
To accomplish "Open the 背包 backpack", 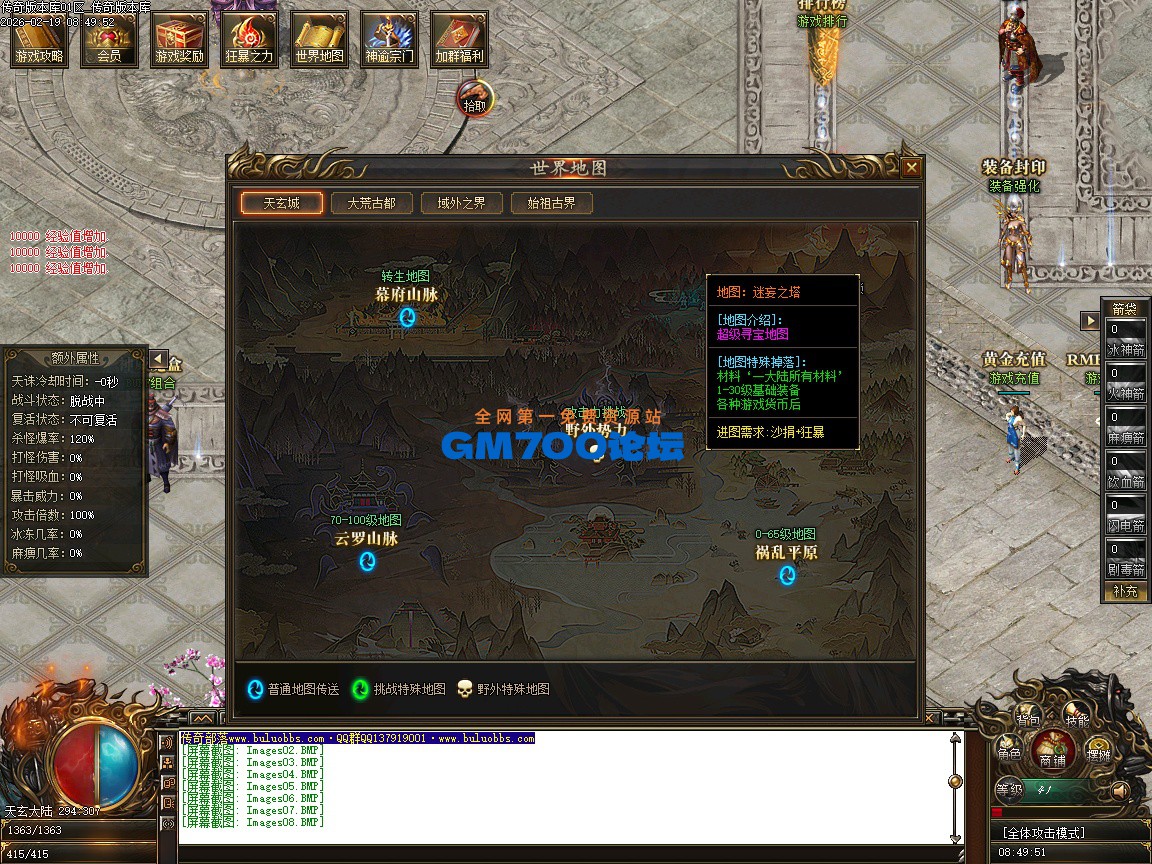I will tap(1028, 719).
